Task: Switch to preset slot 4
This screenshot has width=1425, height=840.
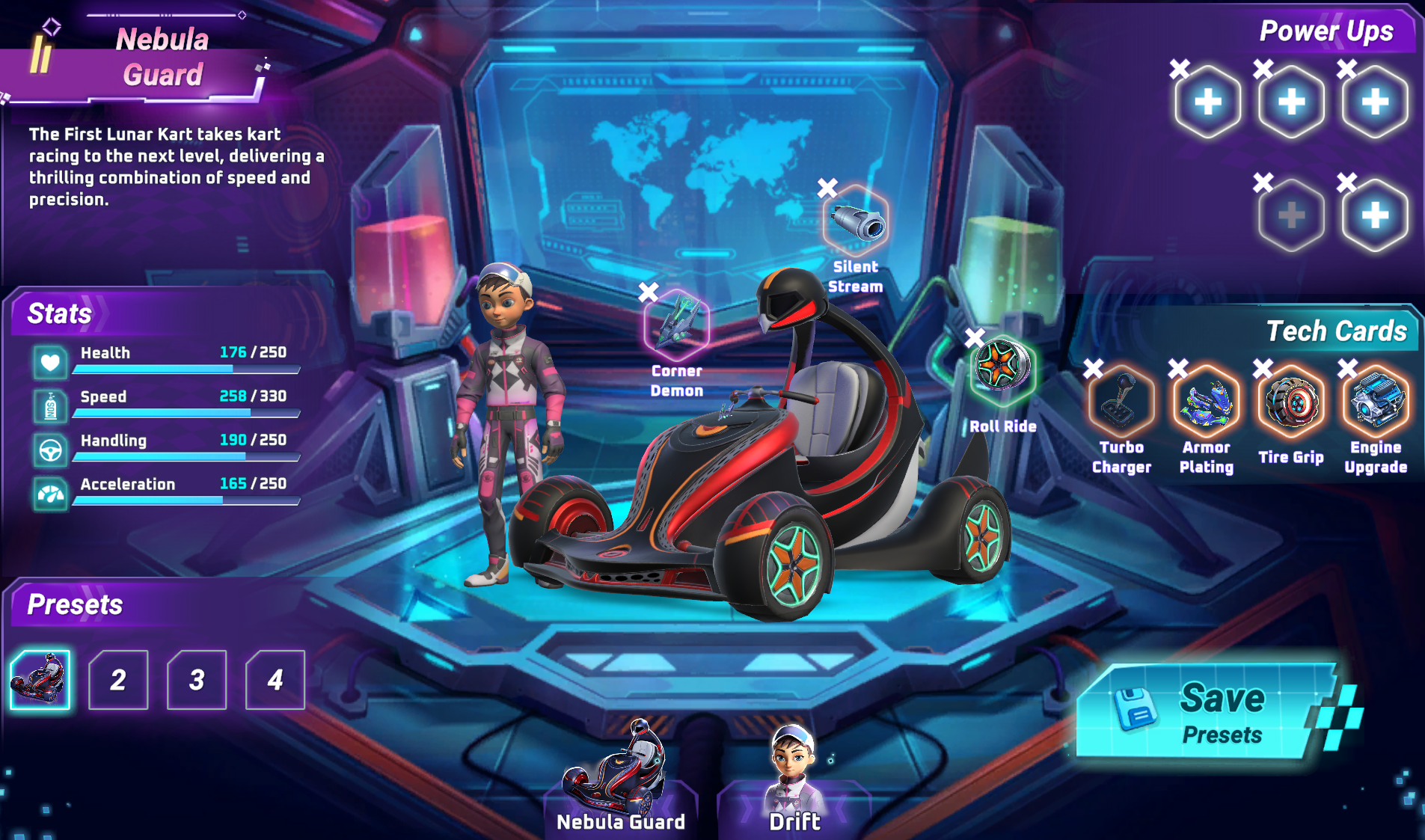Action: click(275, 680)
